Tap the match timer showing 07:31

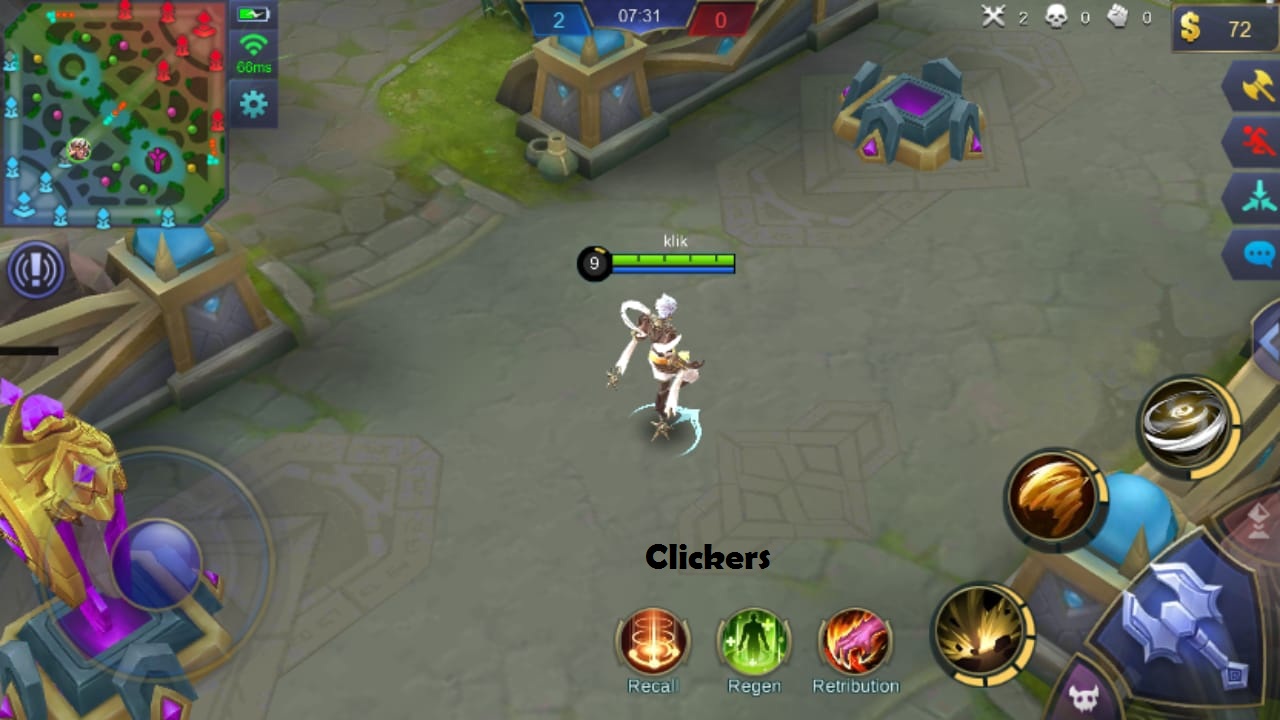[639, 16]
